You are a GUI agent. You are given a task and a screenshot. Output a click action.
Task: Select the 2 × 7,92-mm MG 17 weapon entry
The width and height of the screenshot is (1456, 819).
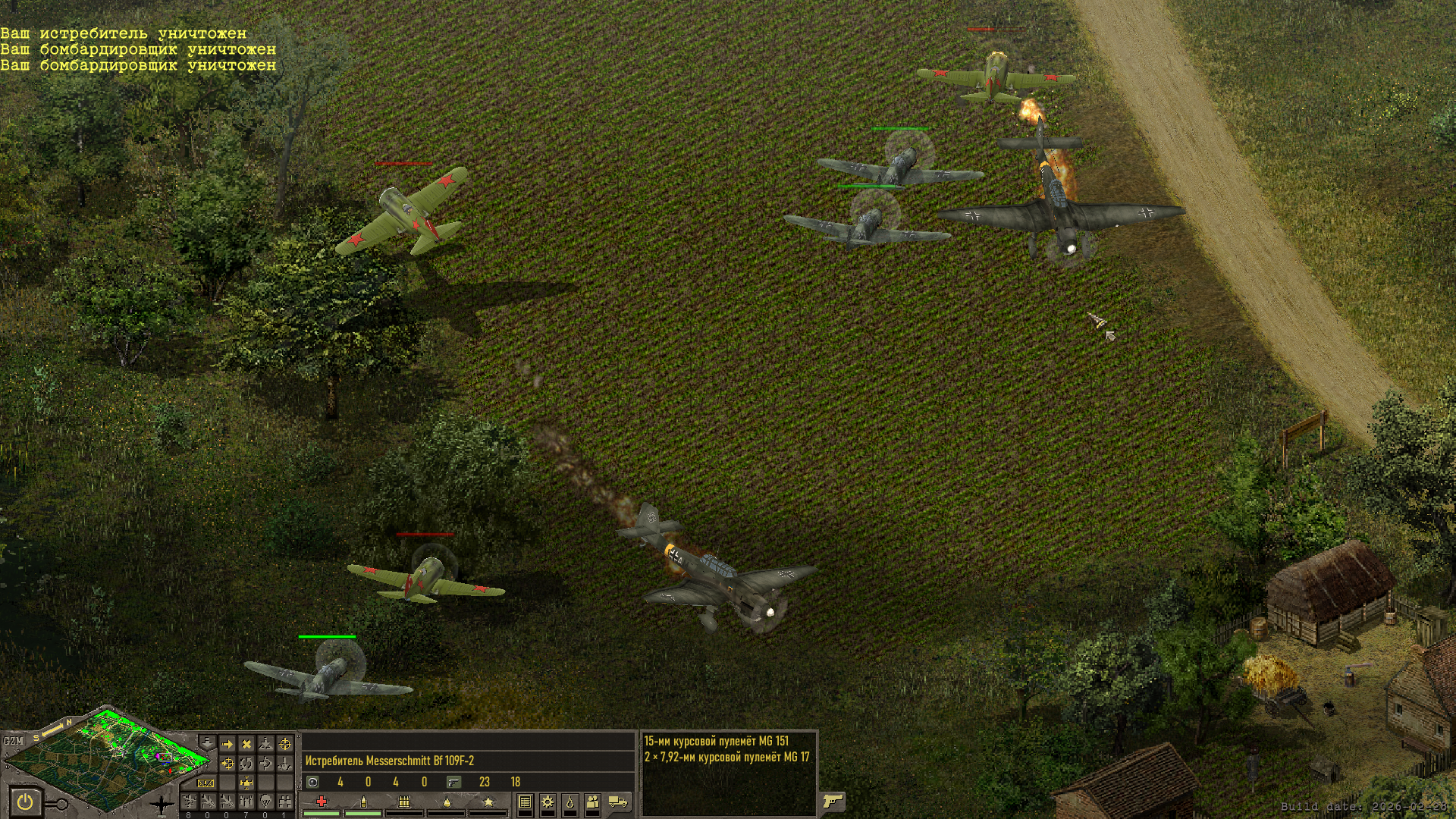726,757
